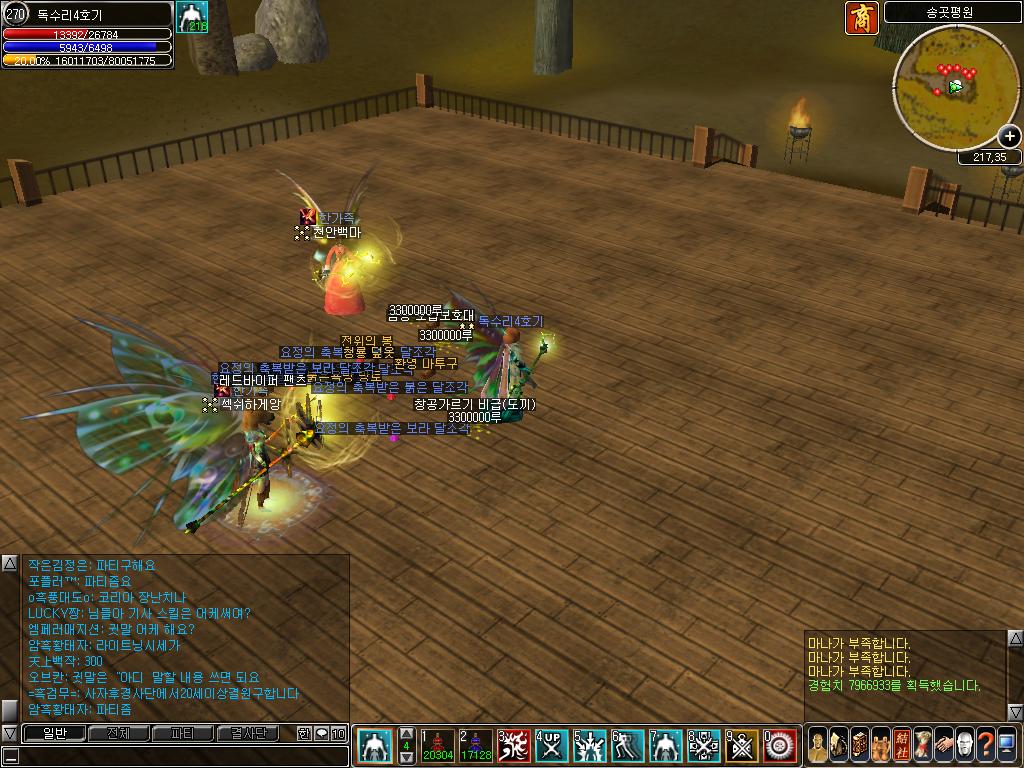Open the computer monitor system menu icon

point(1006,745)
